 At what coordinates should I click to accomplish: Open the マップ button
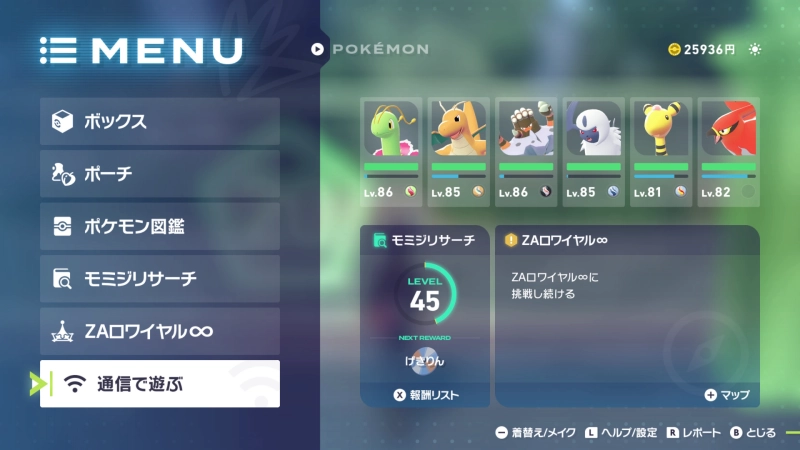pyautogui.click(x=727, y=395)
